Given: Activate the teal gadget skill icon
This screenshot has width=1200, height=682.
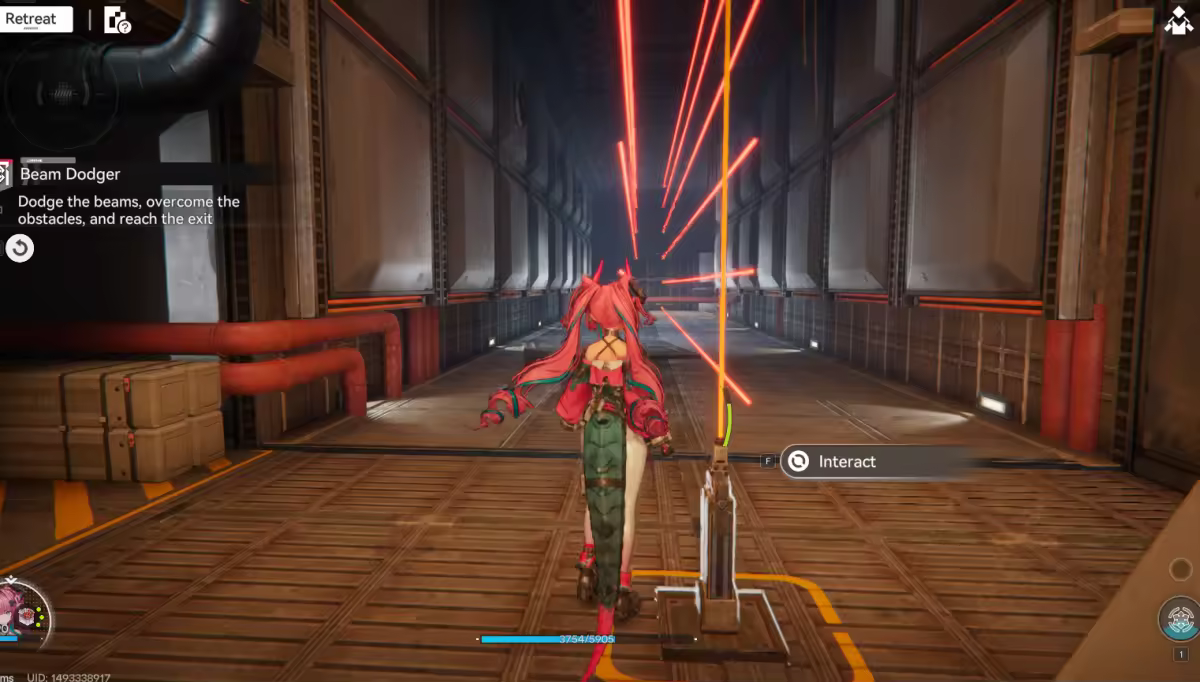Looking at the screenshot, I should pos(1180,619).
